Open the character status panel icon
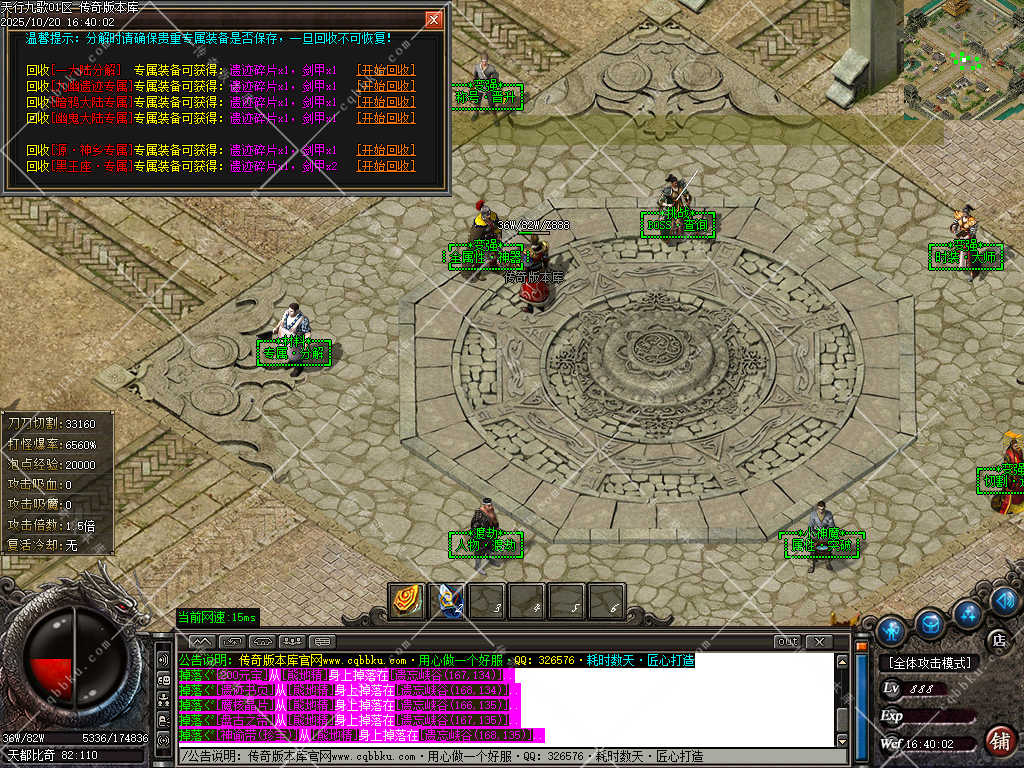Screen dimensions: 1024x768 (x=890, y=630)
